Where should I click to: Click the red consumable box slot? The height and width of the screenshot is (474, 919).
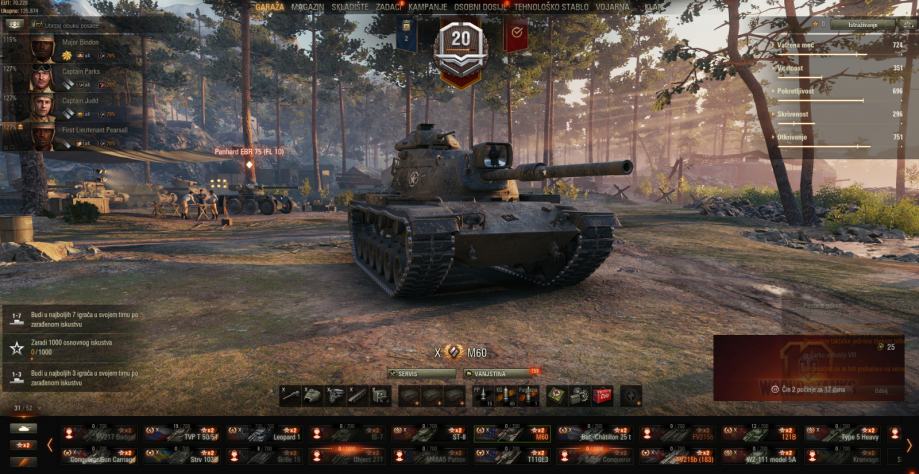tap(602, 395)
